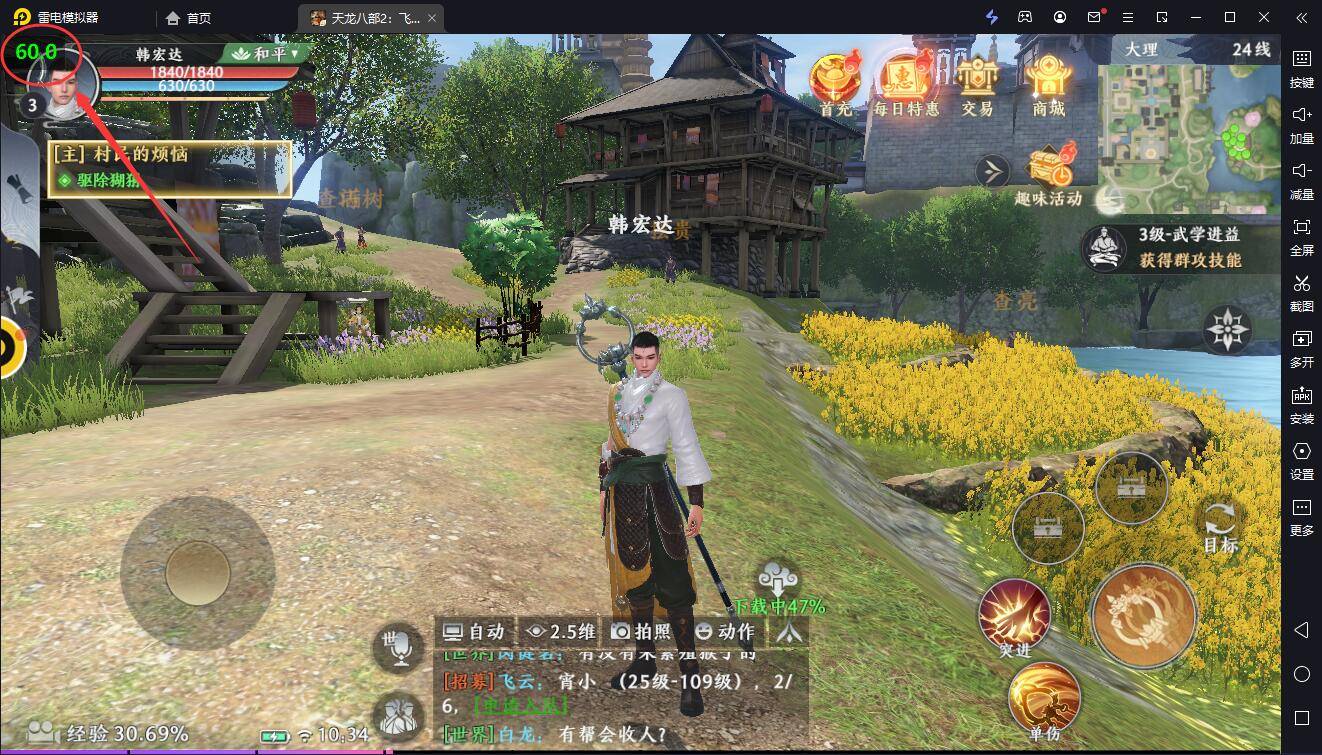Open the 拍照 photo mode

click(641, 631)
